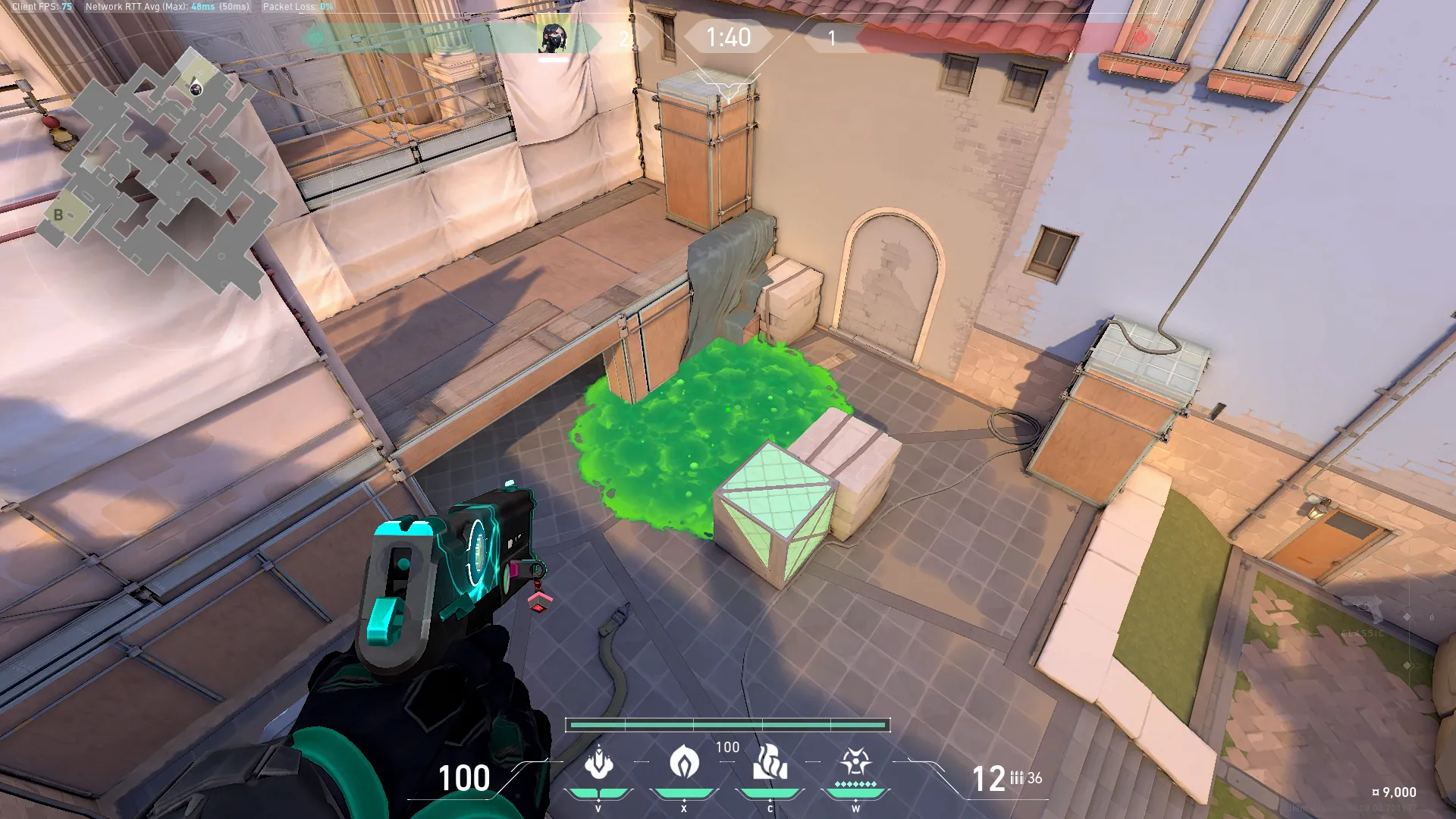Activate the Poison Cloud ability icon
1456x819 pixels.
(684, 763)
